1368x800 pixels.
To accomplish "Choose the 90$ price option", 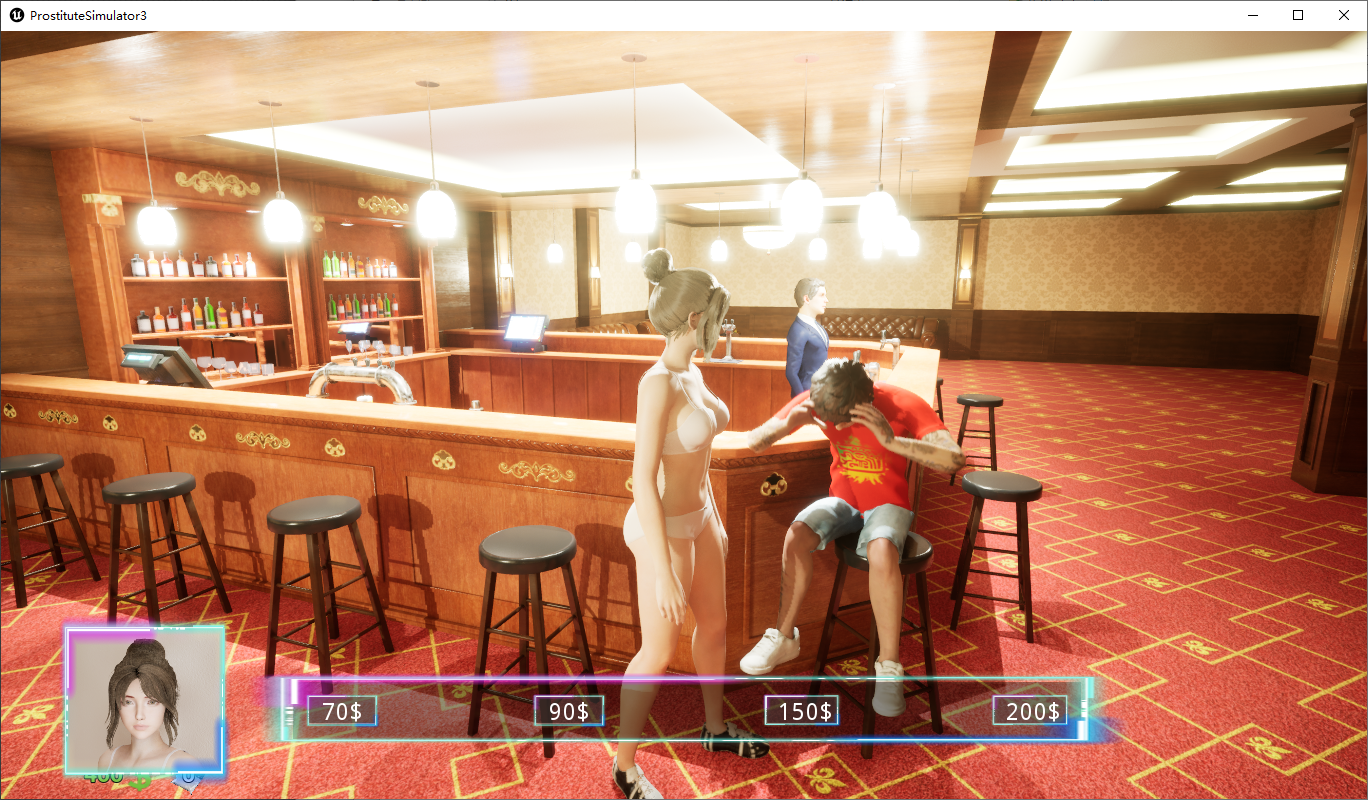I will (568, 710).
